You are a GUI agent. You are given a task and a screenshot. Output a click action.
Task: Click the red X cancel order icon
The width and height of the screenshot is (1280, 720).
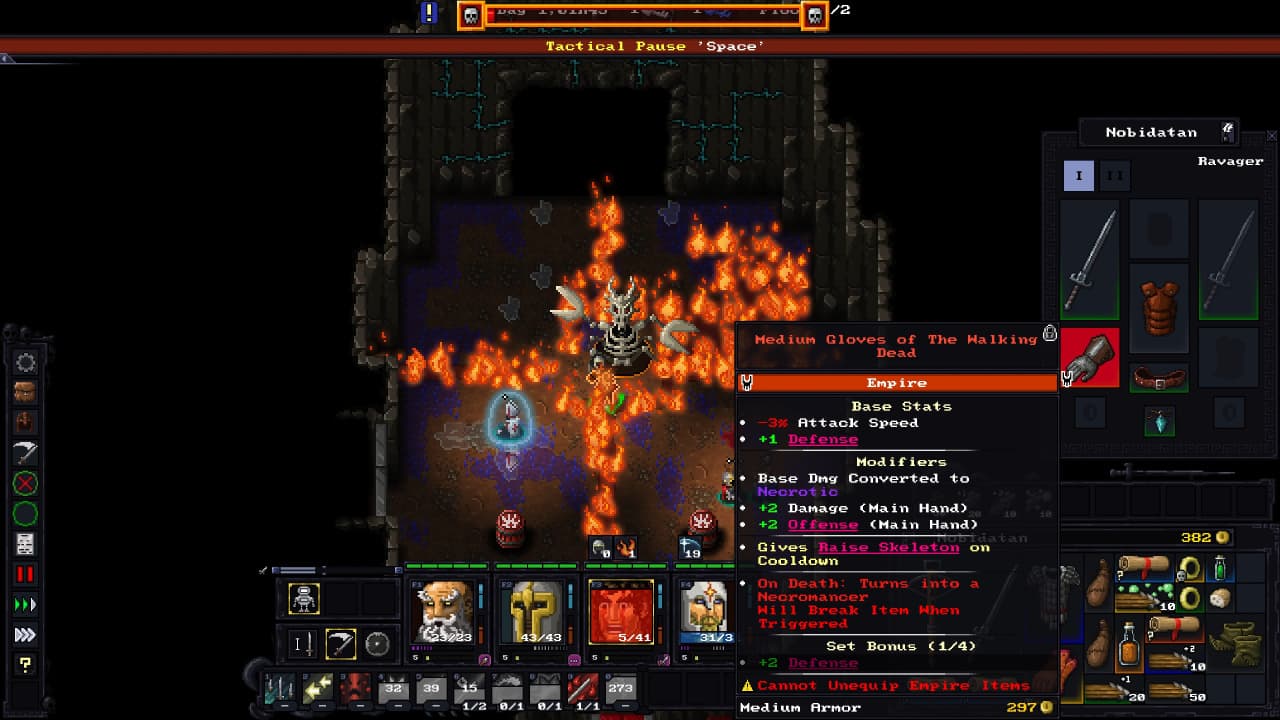25,484
